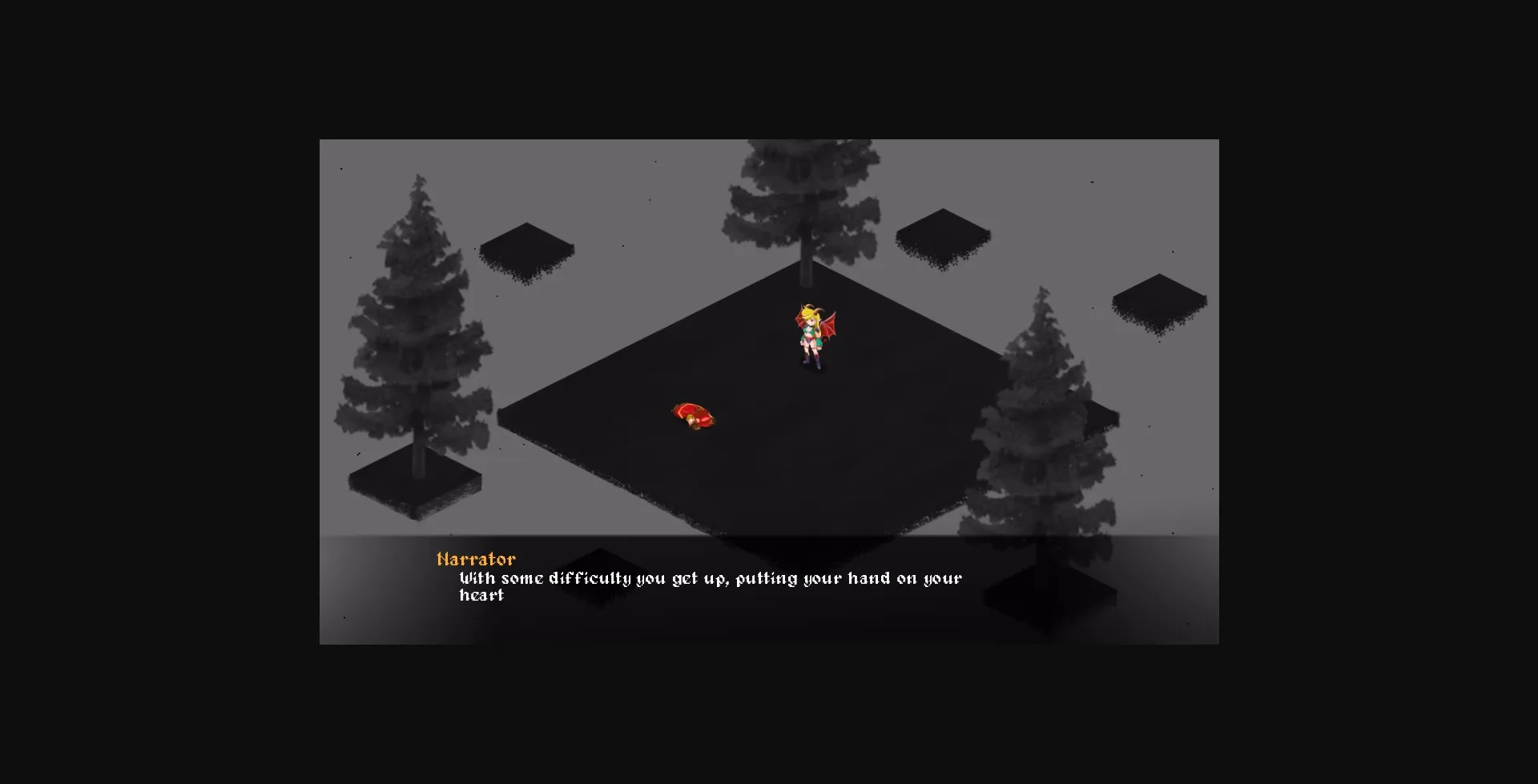
Task: Click the fallen red-clad adventurer
Action: [693, 413]
